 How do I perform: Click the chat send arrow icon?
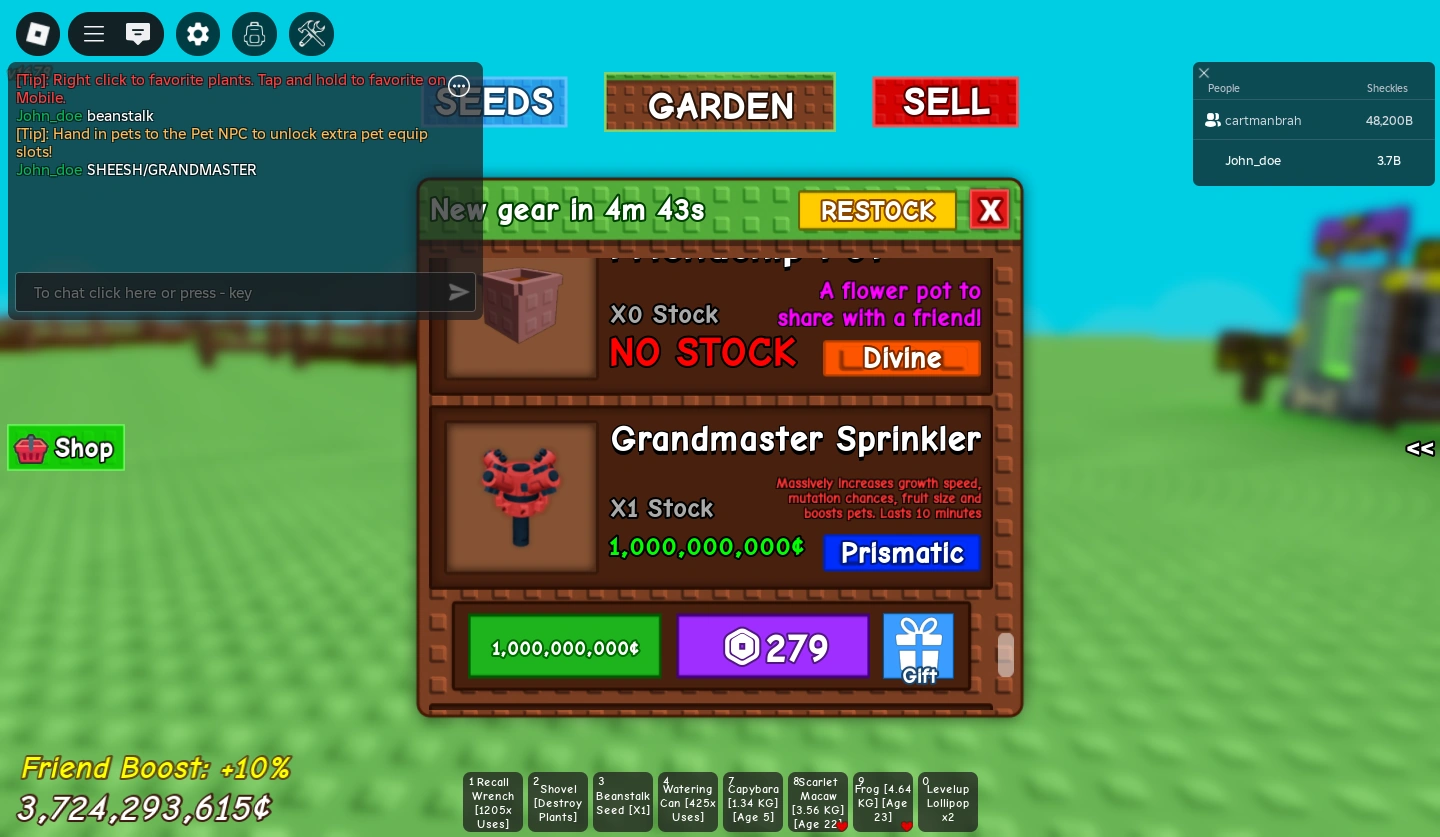coord(457,292)
